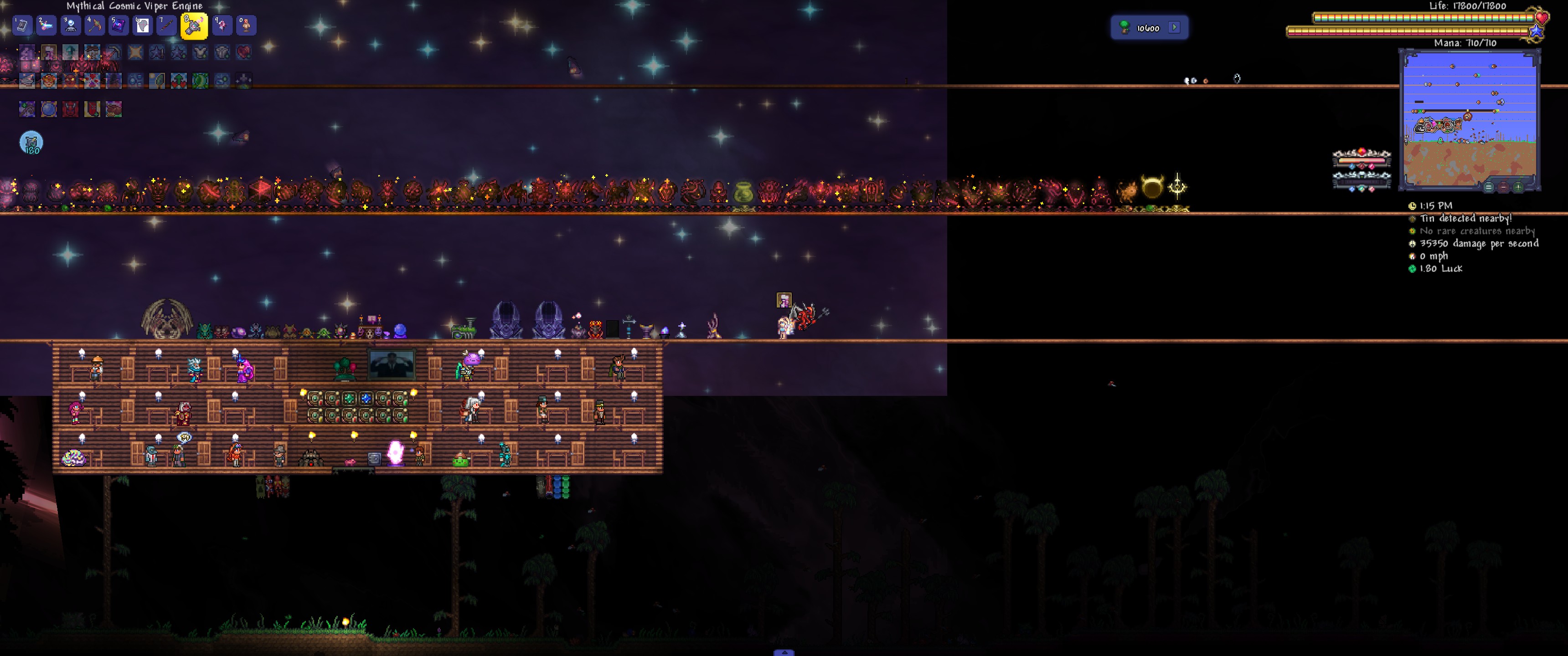Equip the pickaxe in hotbar slot 4
Viewport: 1568px width, 656px height.
click(x=94, y=26)
